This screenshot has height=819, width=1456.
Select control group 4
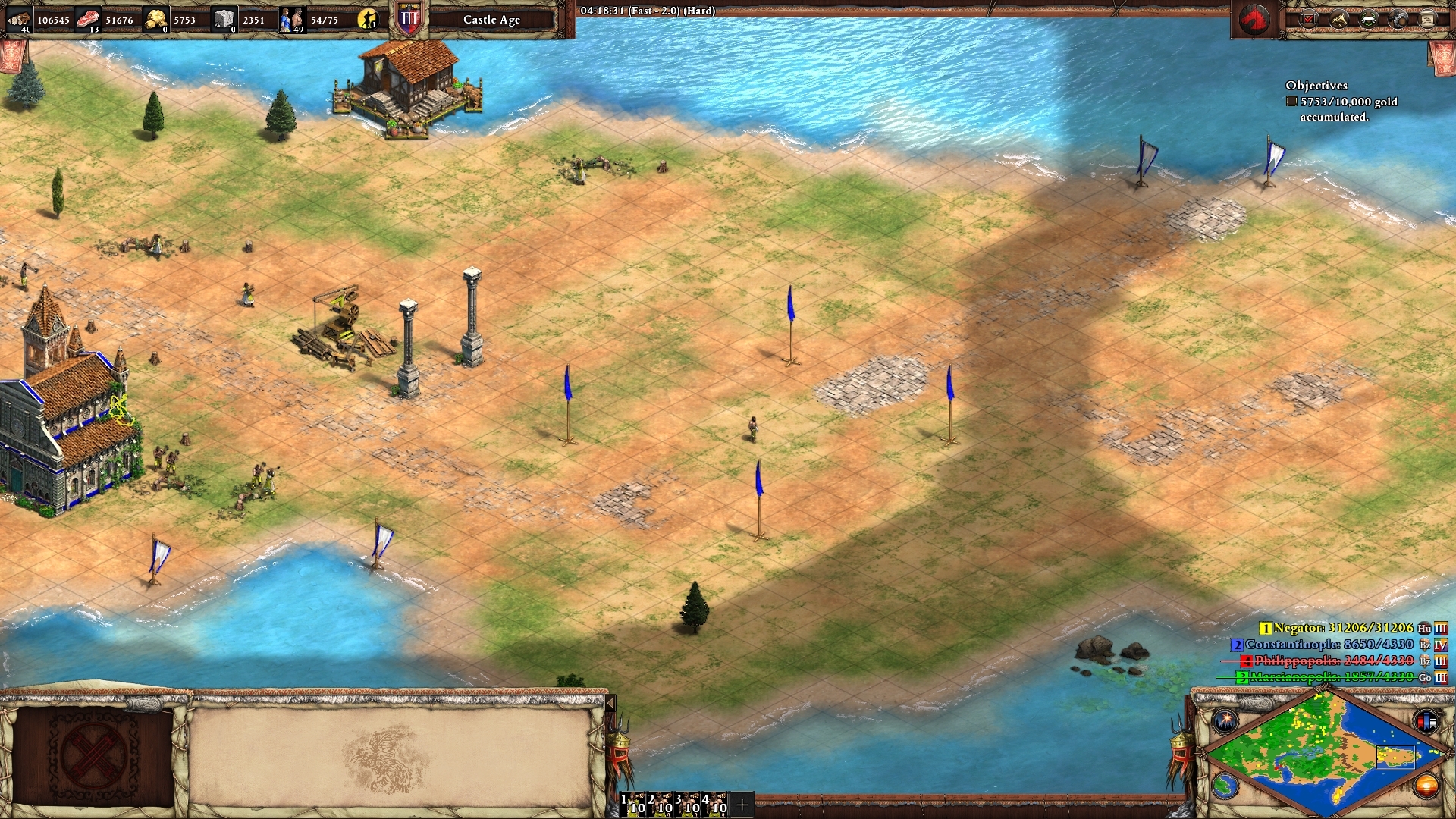pos(716,804)
